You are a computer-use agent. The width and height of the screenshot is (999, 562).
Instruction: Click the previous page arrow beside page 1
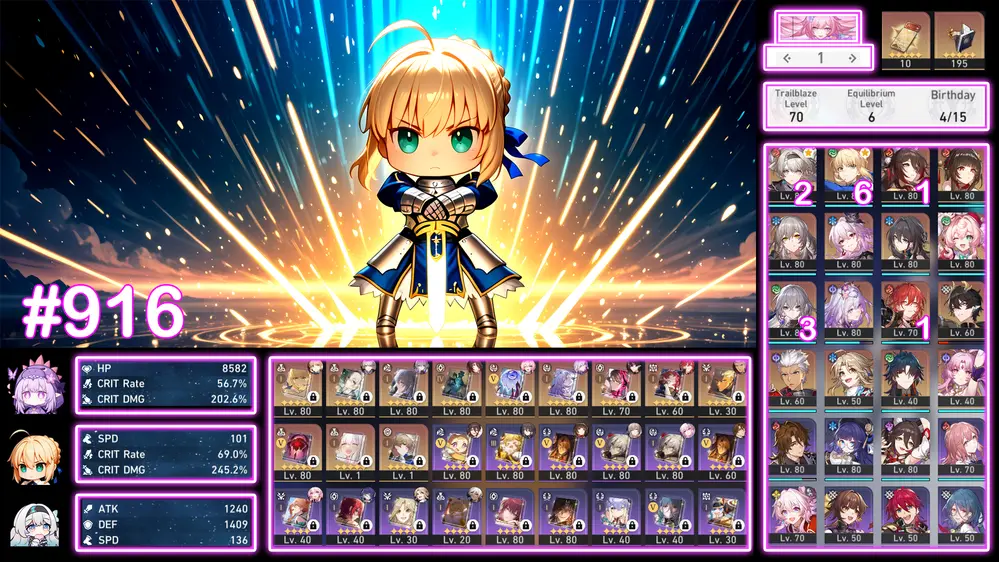(787, 58)
